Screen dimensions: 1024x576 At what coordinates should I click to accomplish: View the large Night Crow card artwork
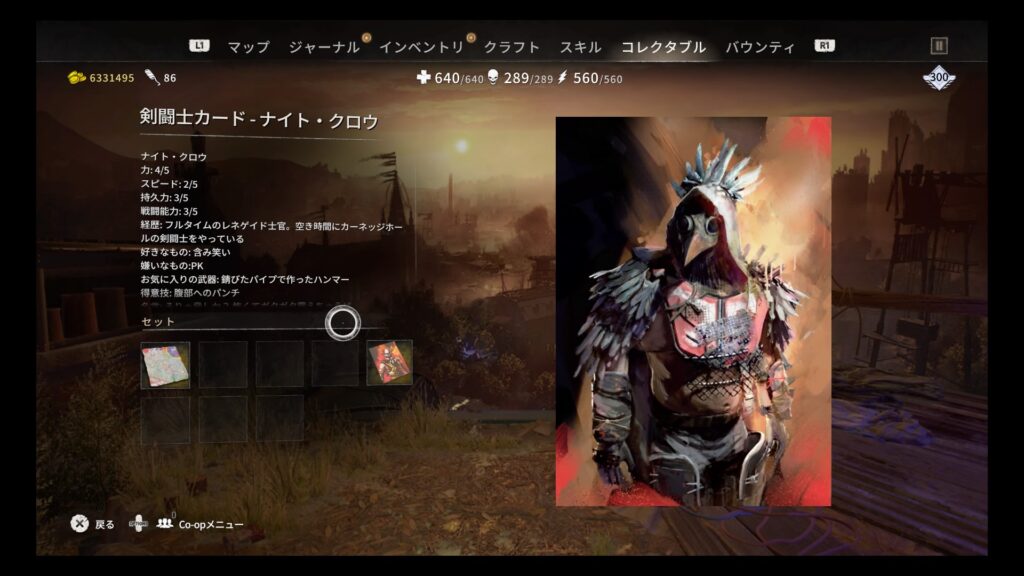(693, 311)
